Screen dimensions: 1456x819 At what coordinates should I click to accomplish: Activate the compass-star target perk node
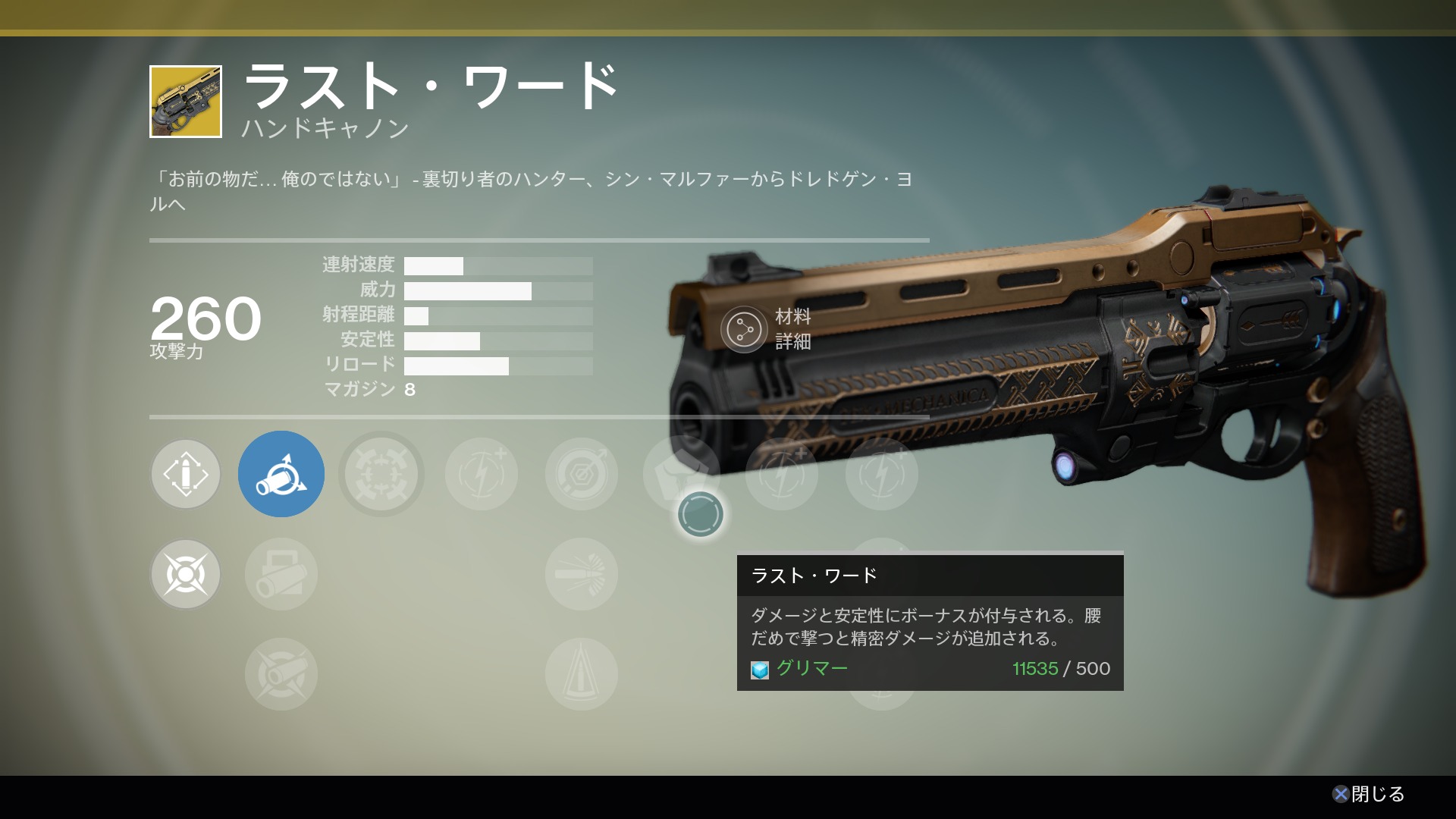[x=186, y=575]
